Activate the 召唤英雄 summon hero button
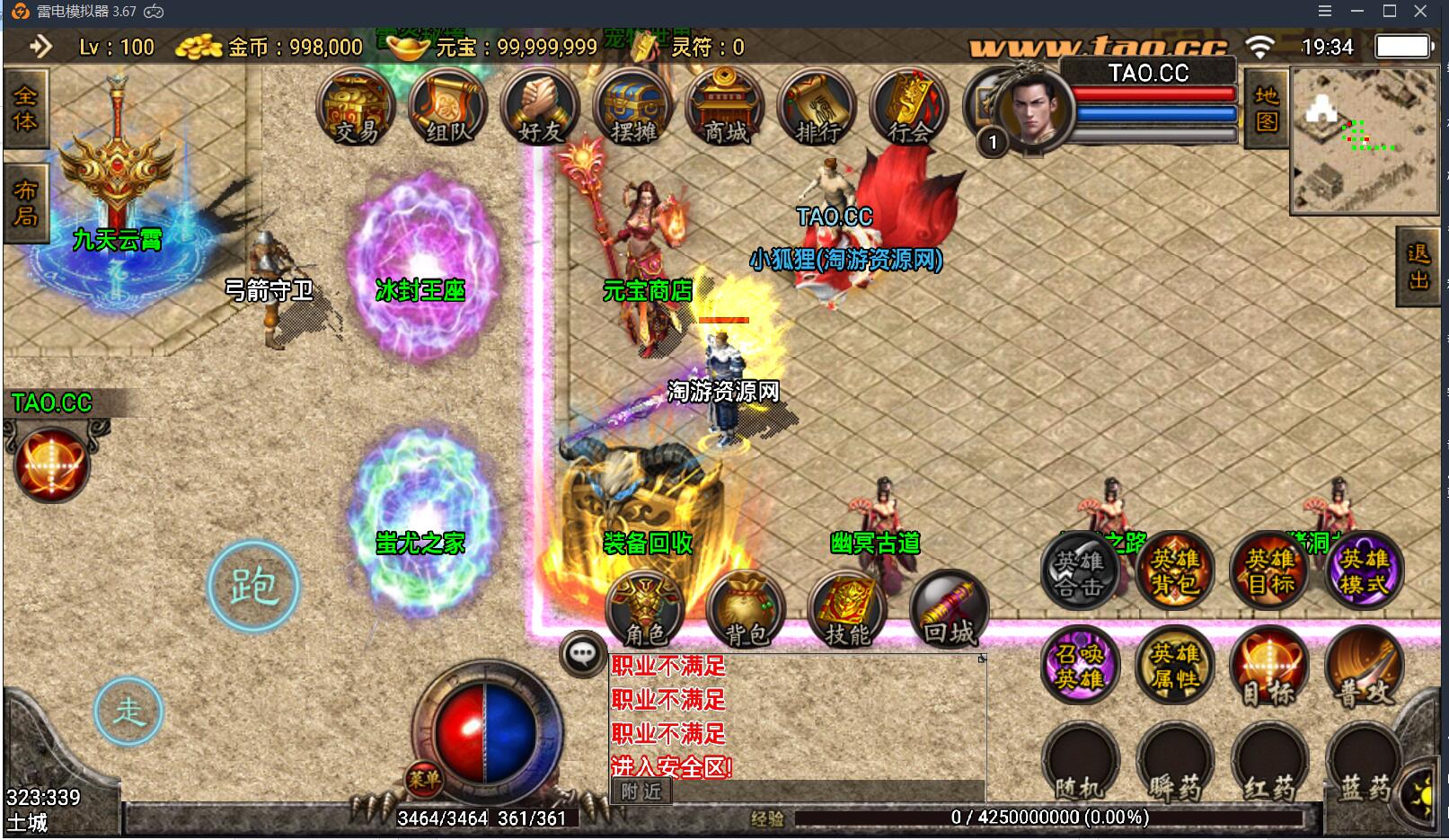The width and height of the screenshot is (1449, 840). point(1080,666)
